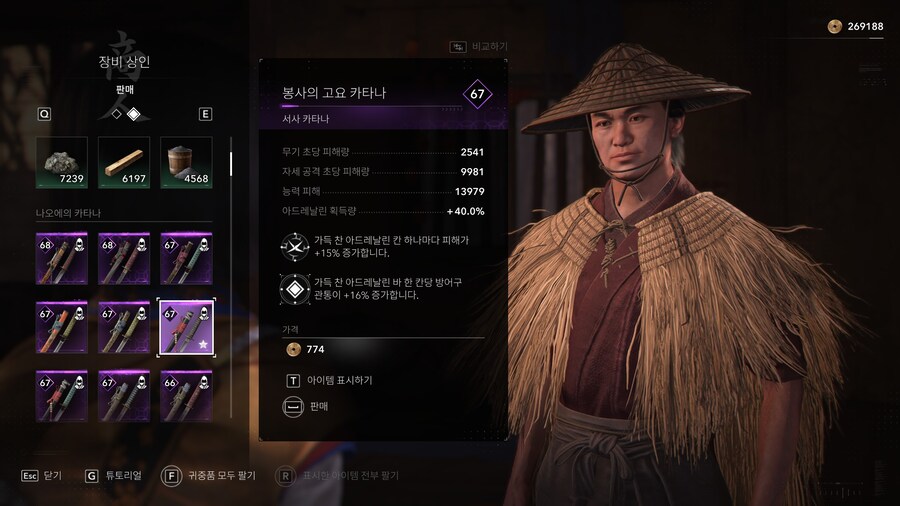The width and height of the screenshot is (900, 506).
Task: Click the ore resource slot showing 7239
Action: pos(62,162)
